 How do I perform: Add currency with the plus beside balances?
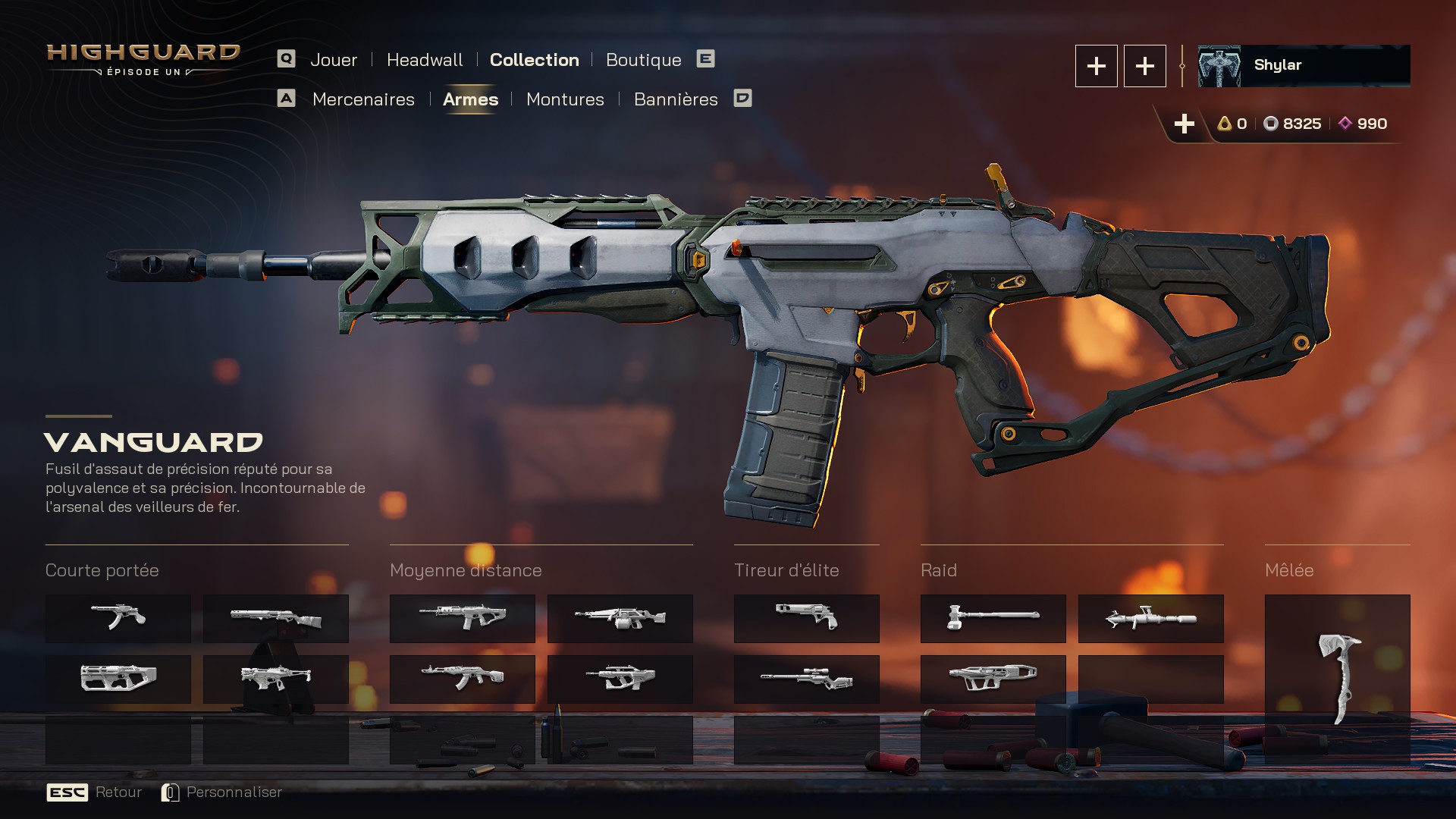(x=1184, y=124)
